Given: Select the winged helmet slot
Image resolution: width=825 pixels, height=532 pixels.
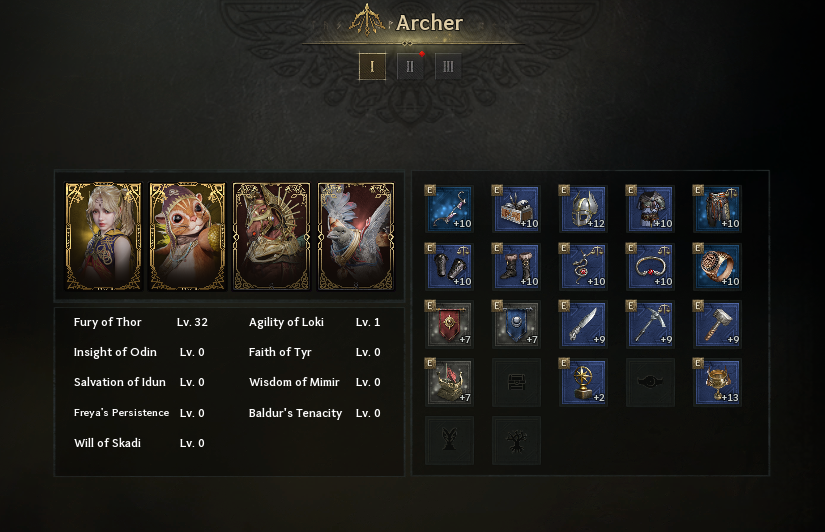Looking at the screenshot, I should (x=583, y=208).
